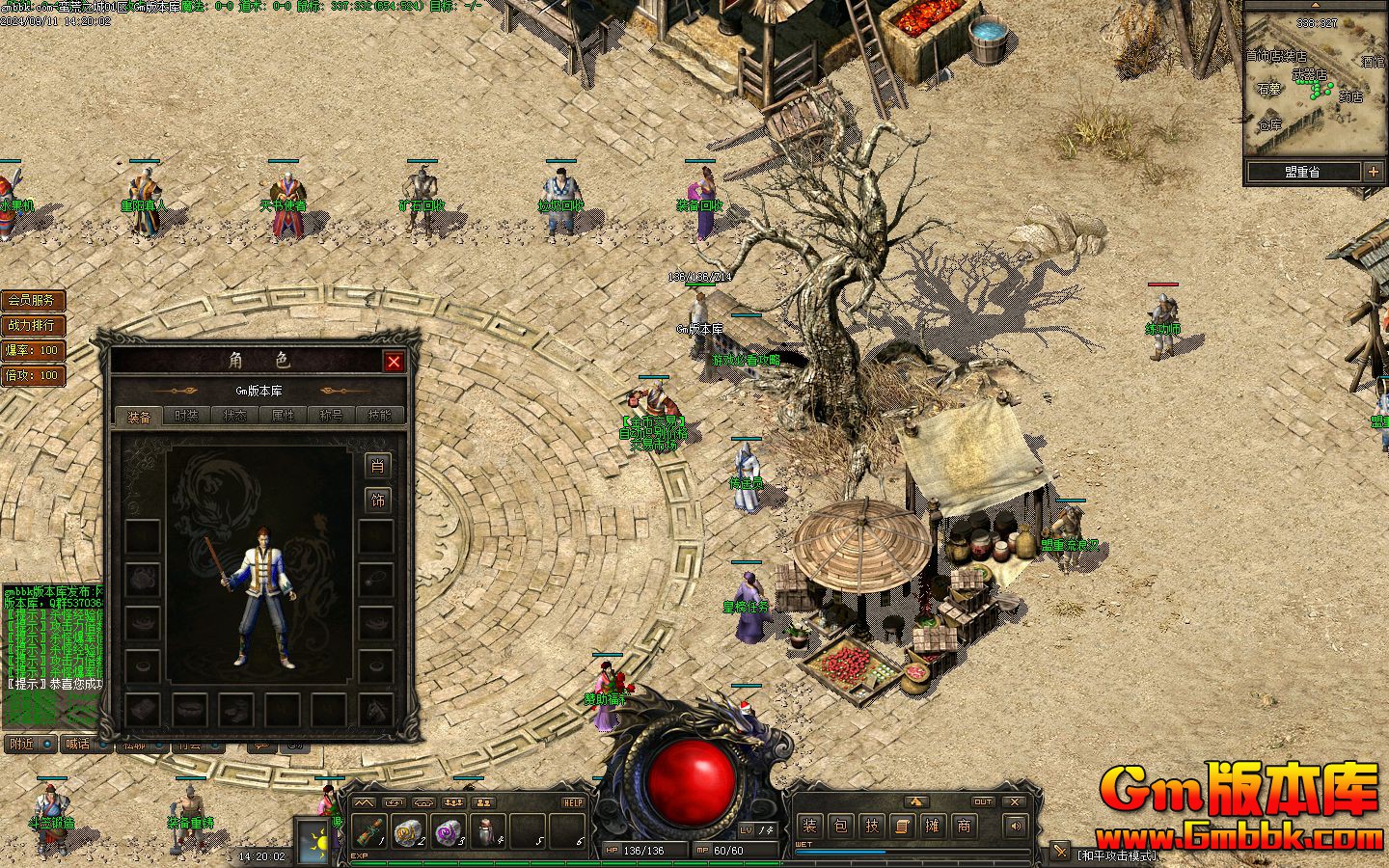This screenshot has height=868, width=1389.
Task: View the 战力排行 power ranking
Action: click(x=33, y=326)
